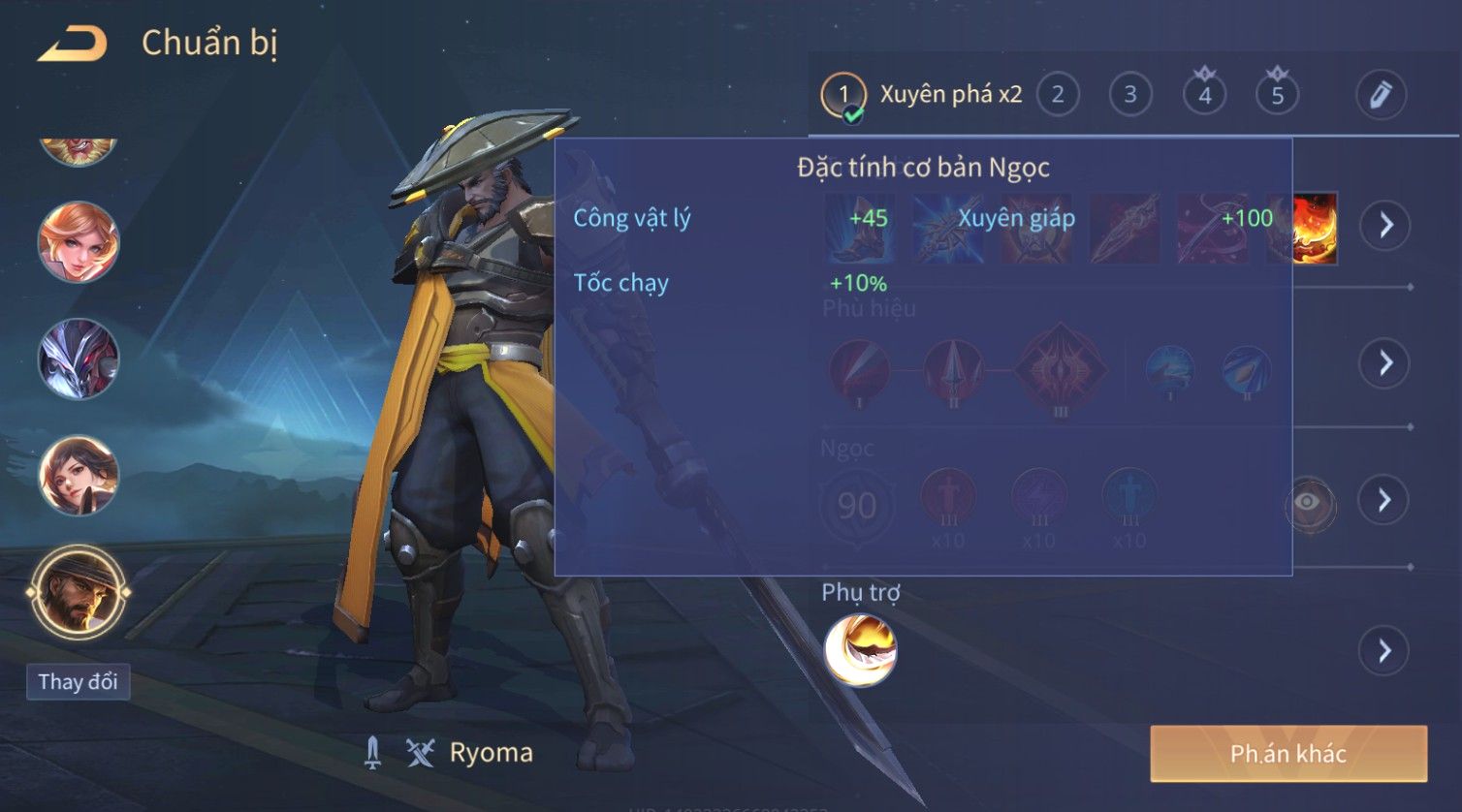Toggle the Ngọc stats eye icon
The width and height of the screenshot is (1462, 812).
pyautogui.click(x=1309, y=502)
